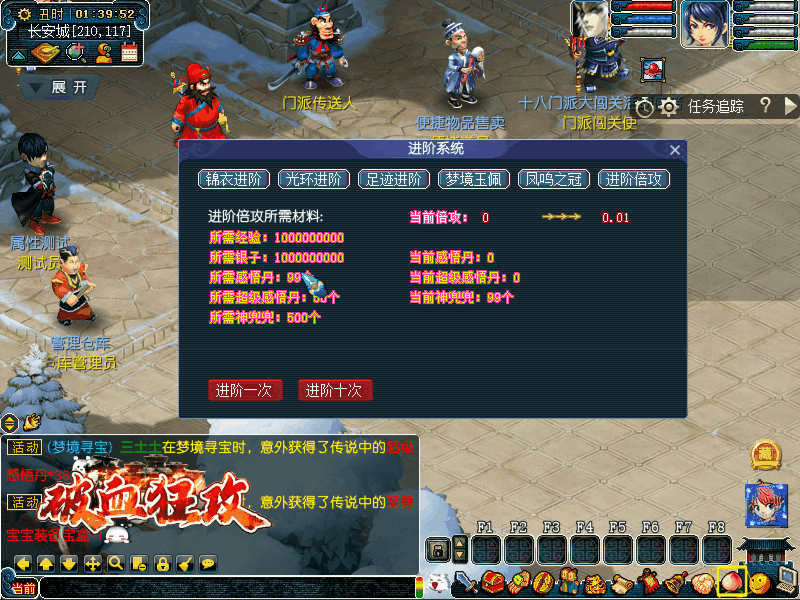Click the chat lock button
This screenshot has width=800, height=600.
pyautogui.click(x=162, y=563)
